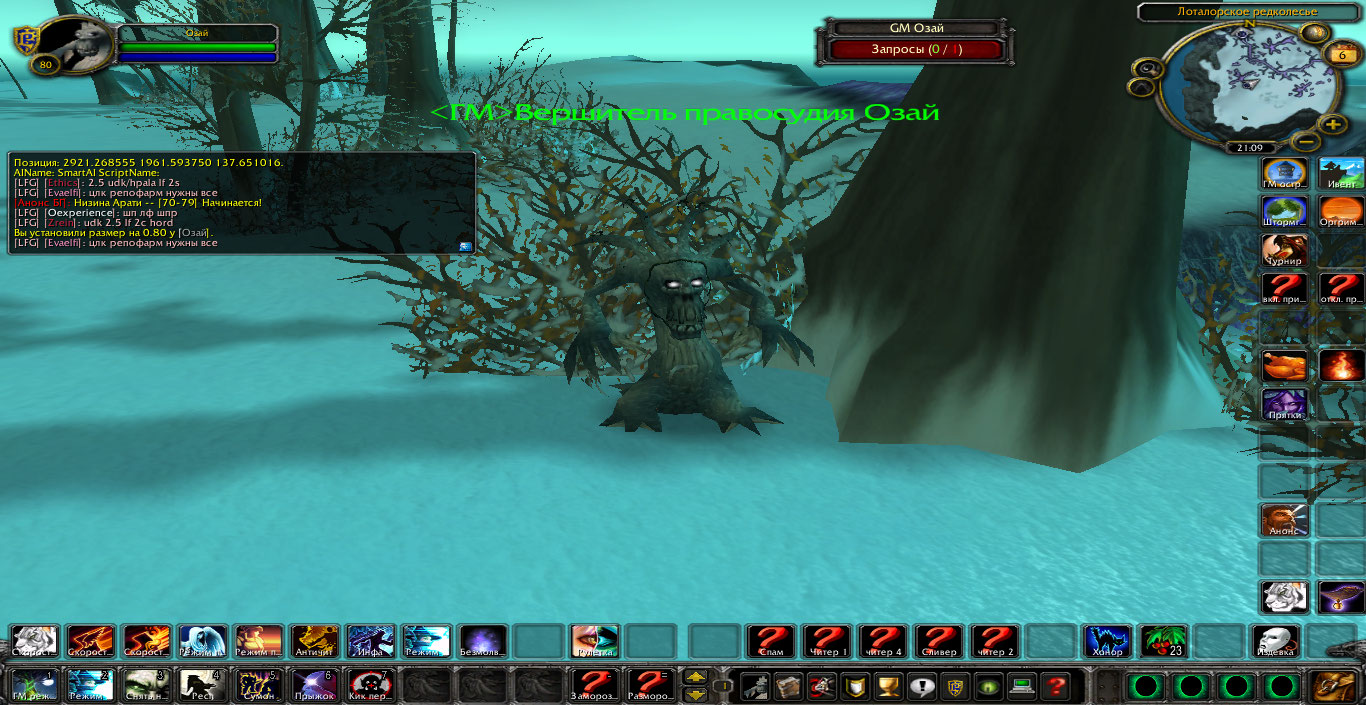Open the main backpack bag
Viewport: 1366px width, 705px height.
(x=1333, y=686)
